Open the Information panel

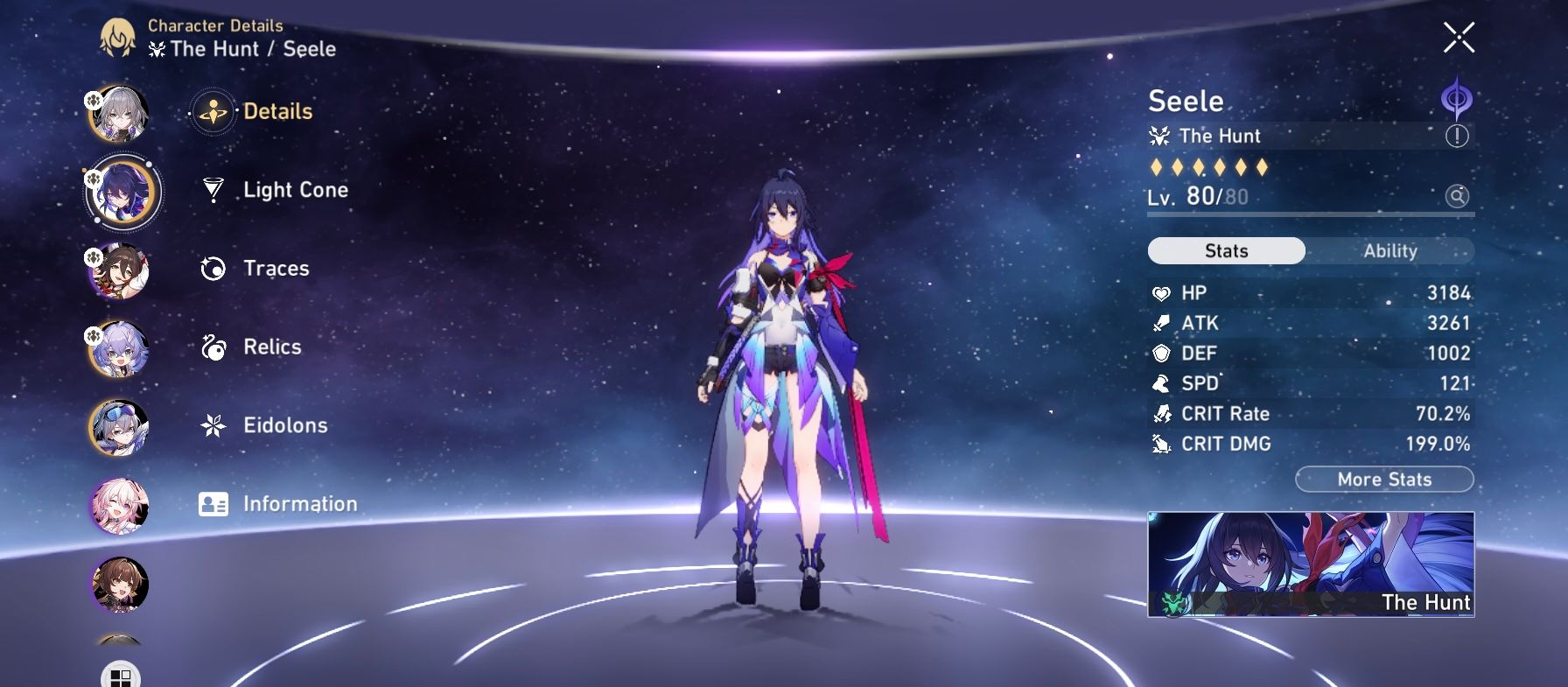point(298,504)
